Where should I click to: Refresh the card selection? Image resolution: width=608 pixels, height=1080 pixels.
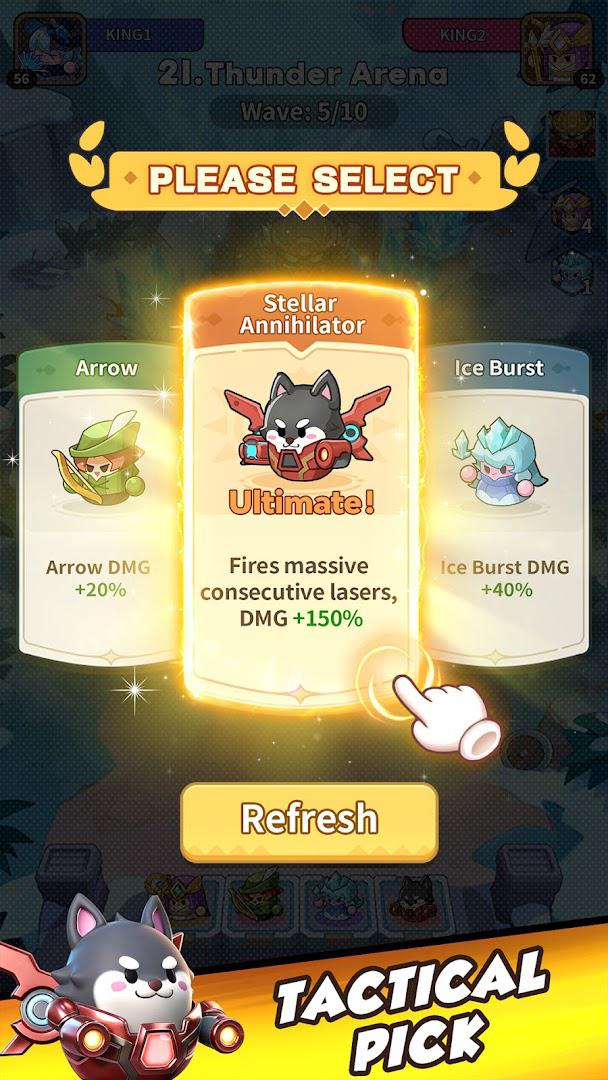309,821
